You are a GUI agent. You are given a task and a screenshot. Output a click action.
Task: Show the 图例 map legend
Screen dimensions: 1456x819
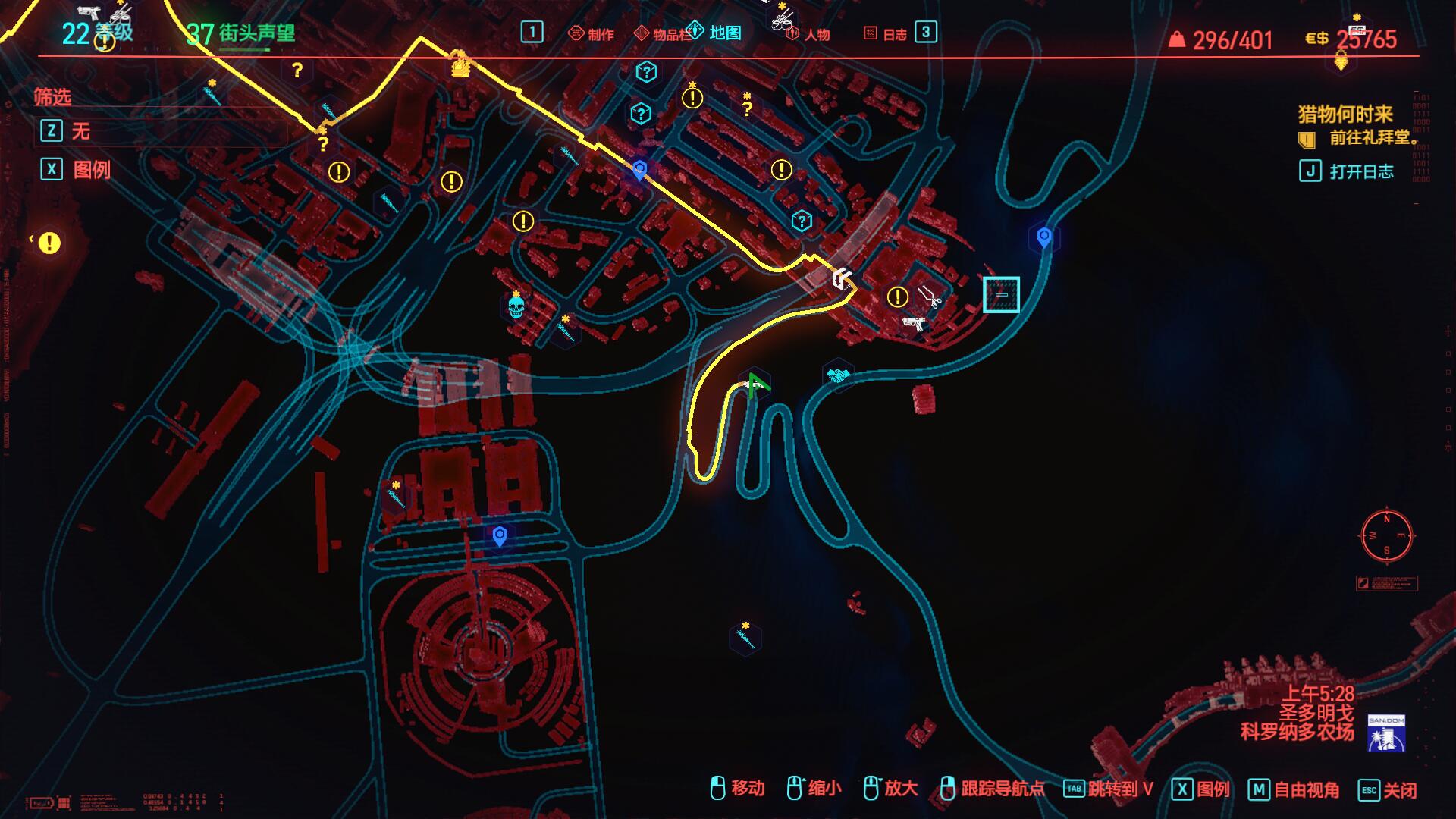[91, 169]
